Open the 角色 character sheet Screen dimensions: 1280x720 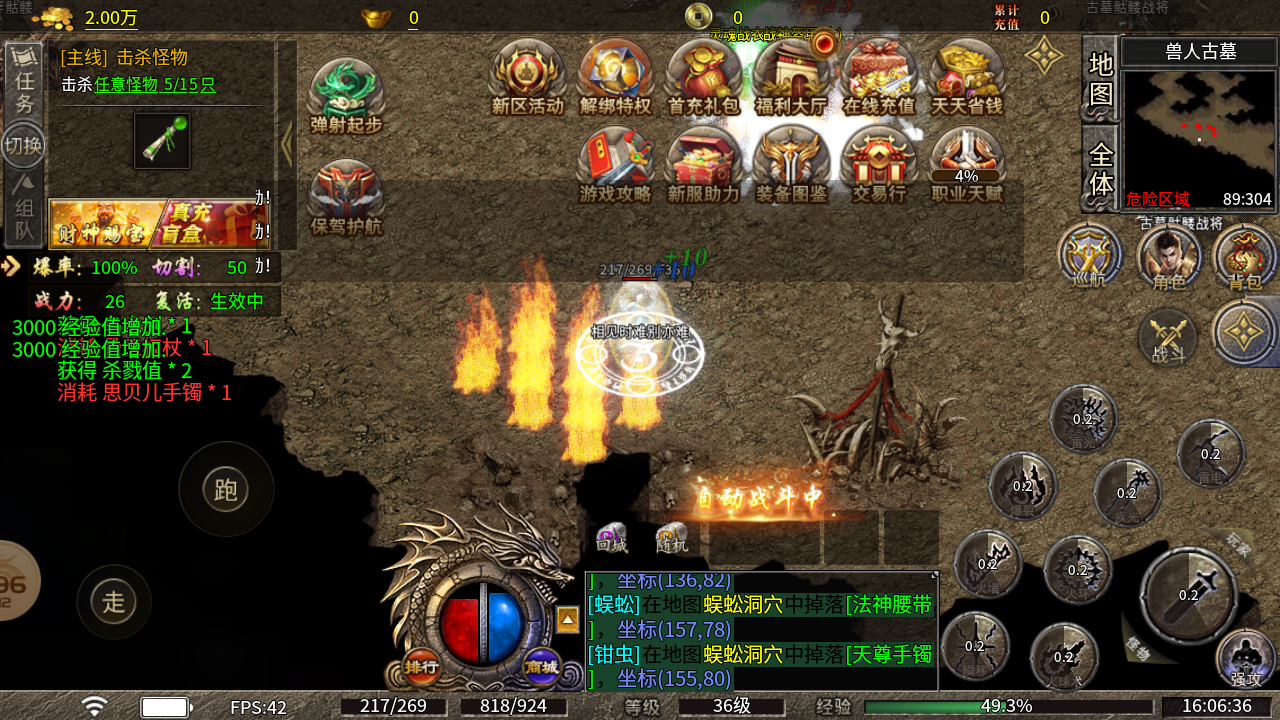pos(1168,257)
